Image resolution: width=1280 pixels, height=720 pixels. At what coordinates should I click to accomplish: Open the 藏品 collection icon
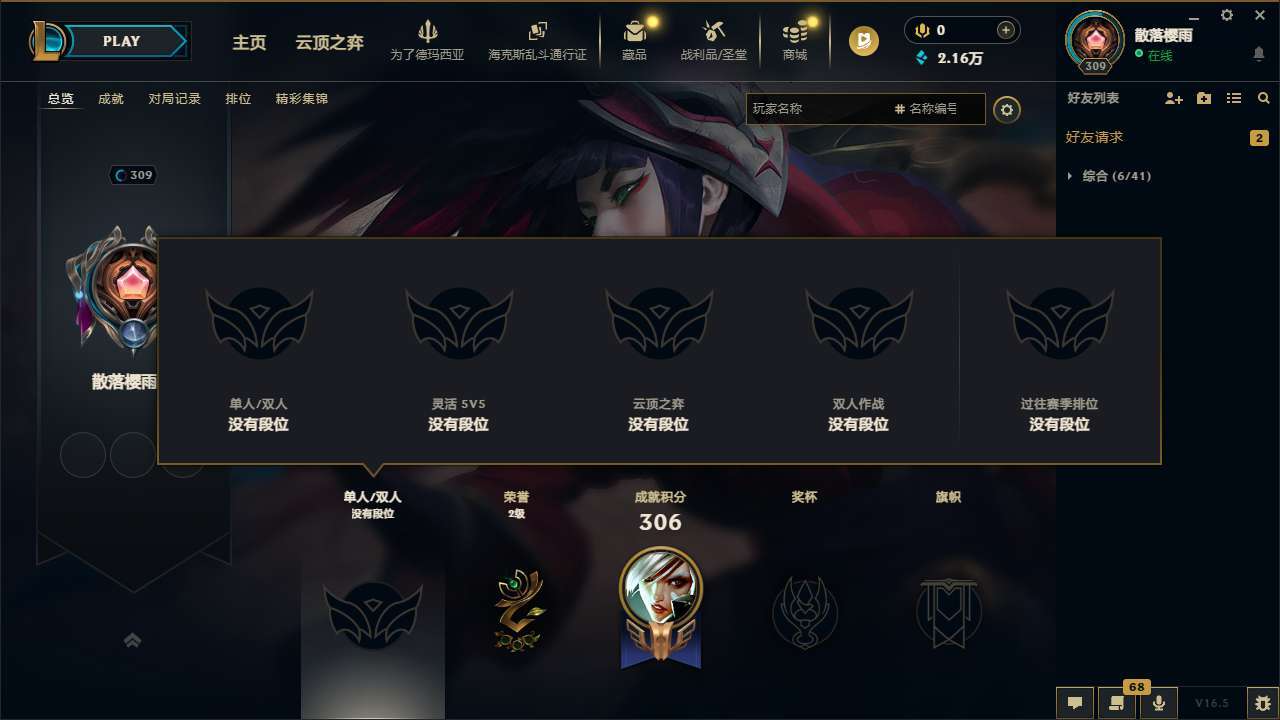tap(635, 40)
